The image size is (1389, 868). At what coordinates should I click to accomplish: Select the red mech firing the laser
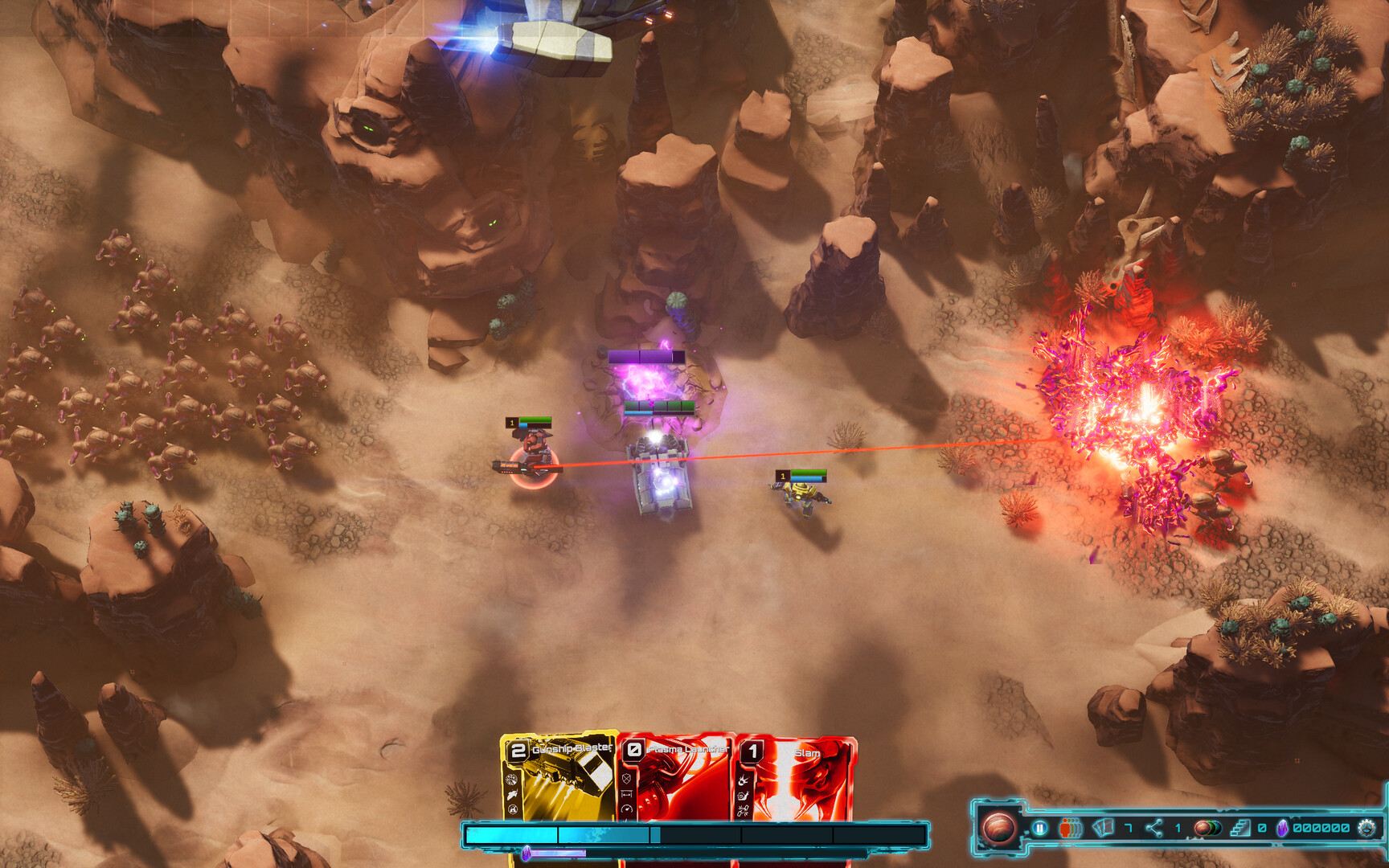[535, 456]
